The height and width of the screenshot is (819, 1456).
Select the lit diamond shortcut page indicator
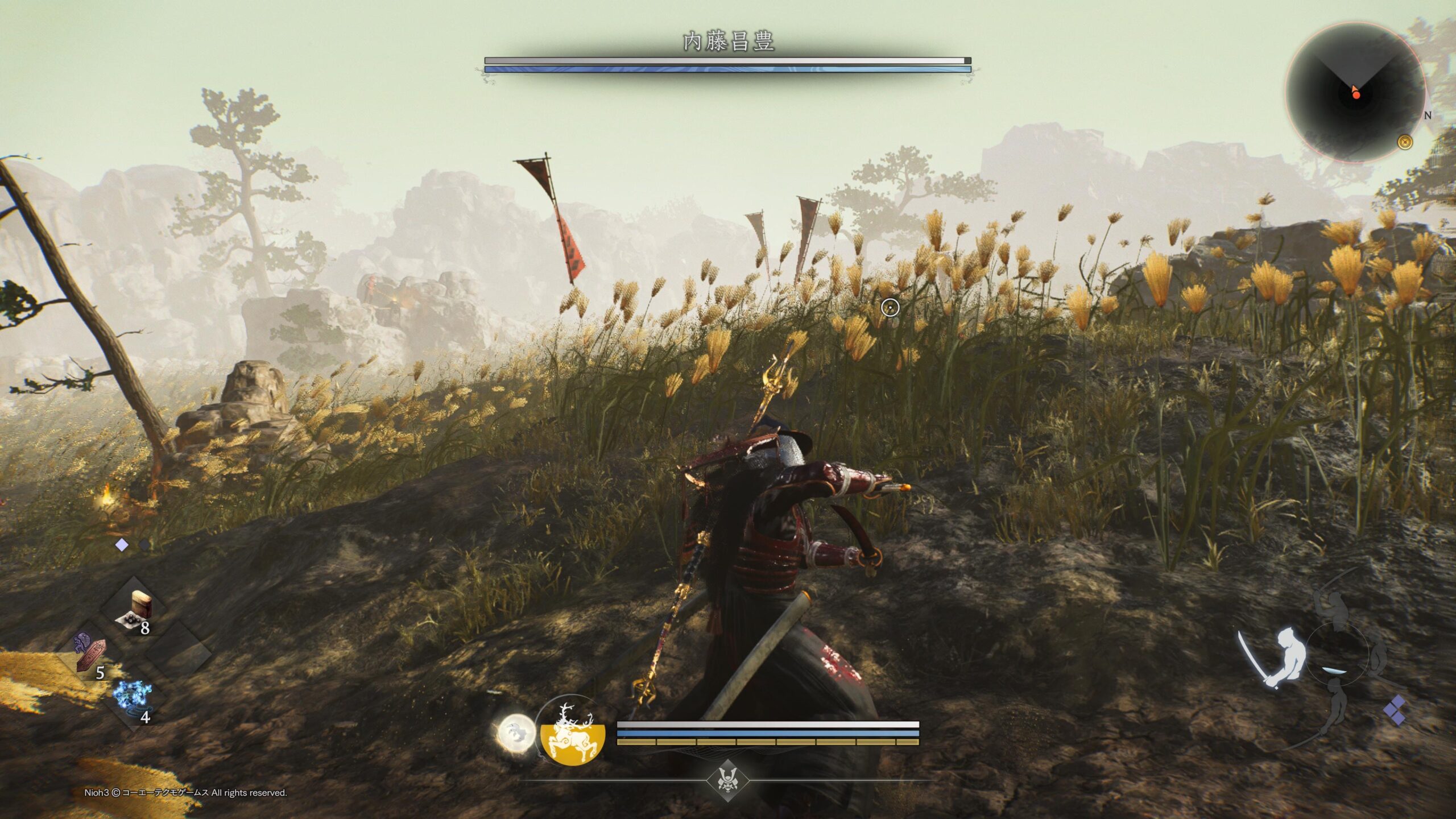[121, 545]
